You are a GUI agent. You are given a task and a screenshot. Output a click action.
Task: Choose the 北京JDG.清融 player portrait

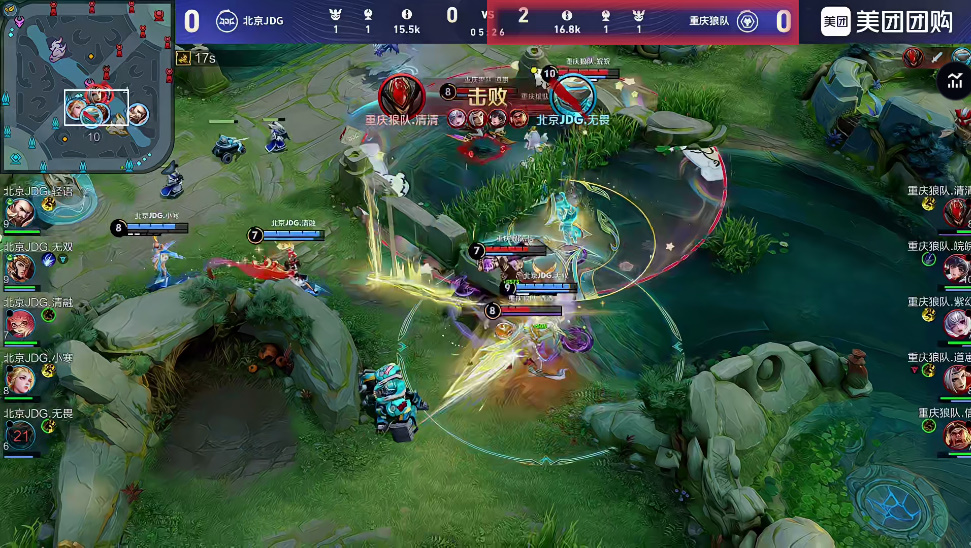[x=22, y=324]
